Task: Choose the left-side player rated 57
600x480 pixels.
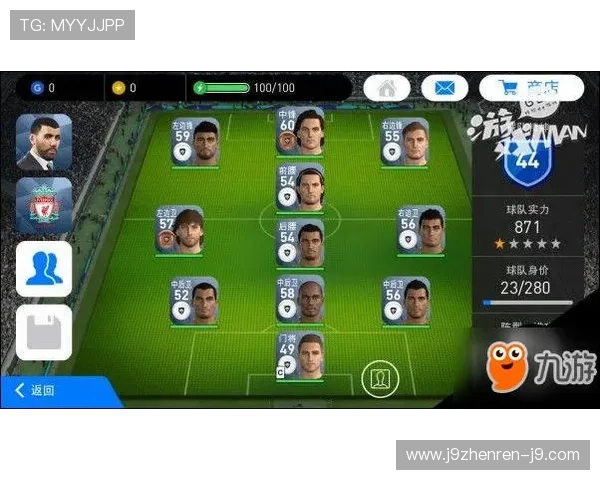Action: (179, 231)
